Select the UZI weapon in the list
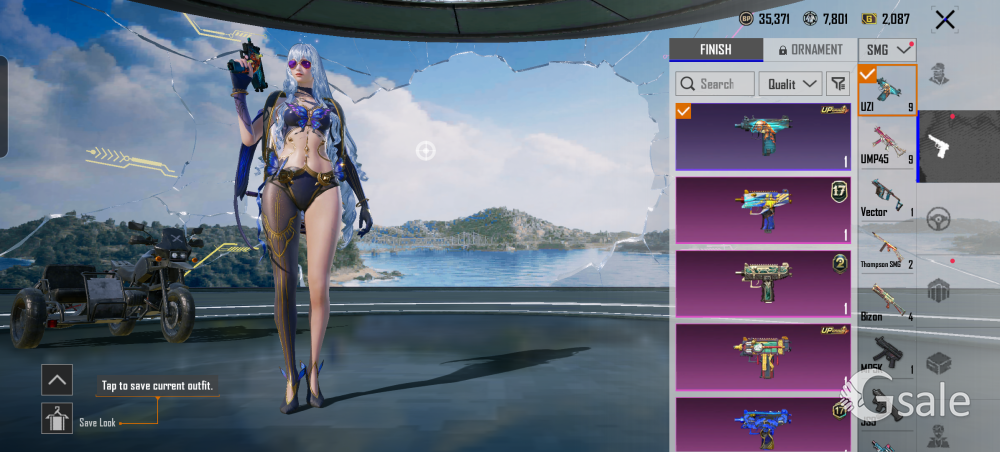This screenshot has height=452, width=1000. (x=887, y=90)
